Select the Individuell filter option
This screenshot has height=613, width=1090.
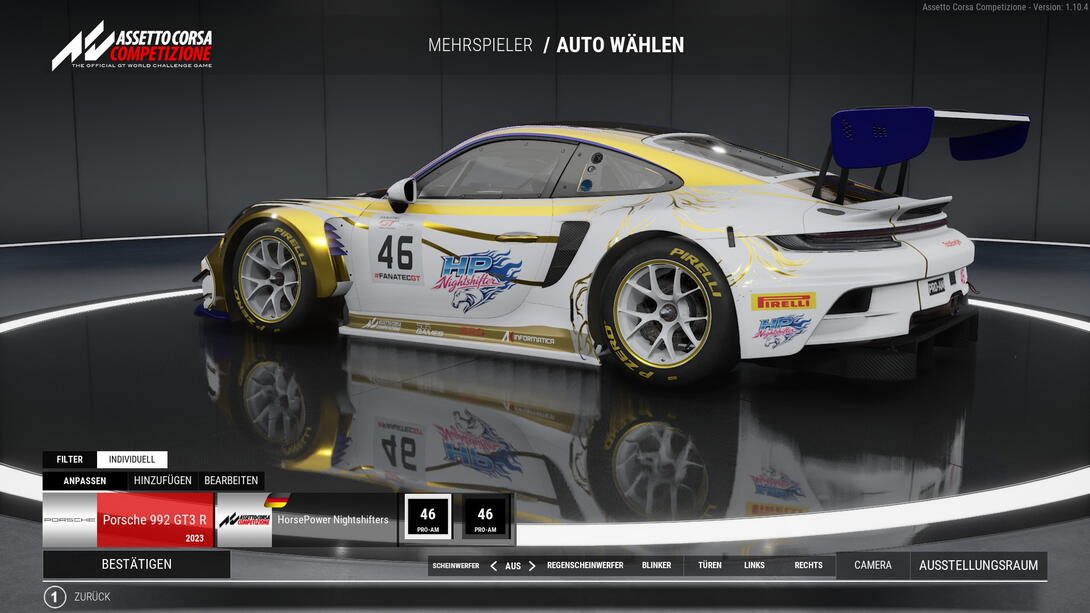(x=132, y=460)
